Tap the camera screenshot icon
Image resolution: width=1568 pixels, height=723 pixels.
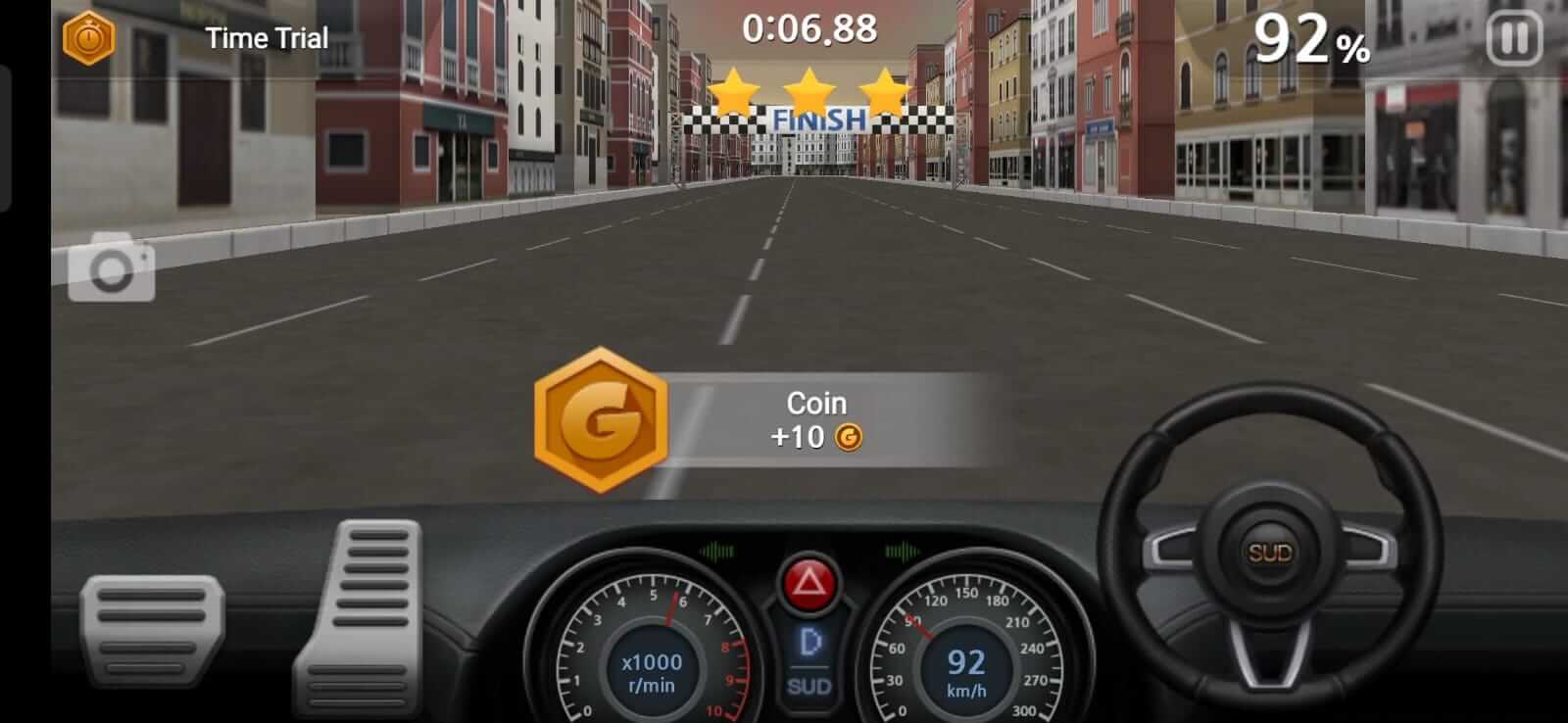pos(110,266)
